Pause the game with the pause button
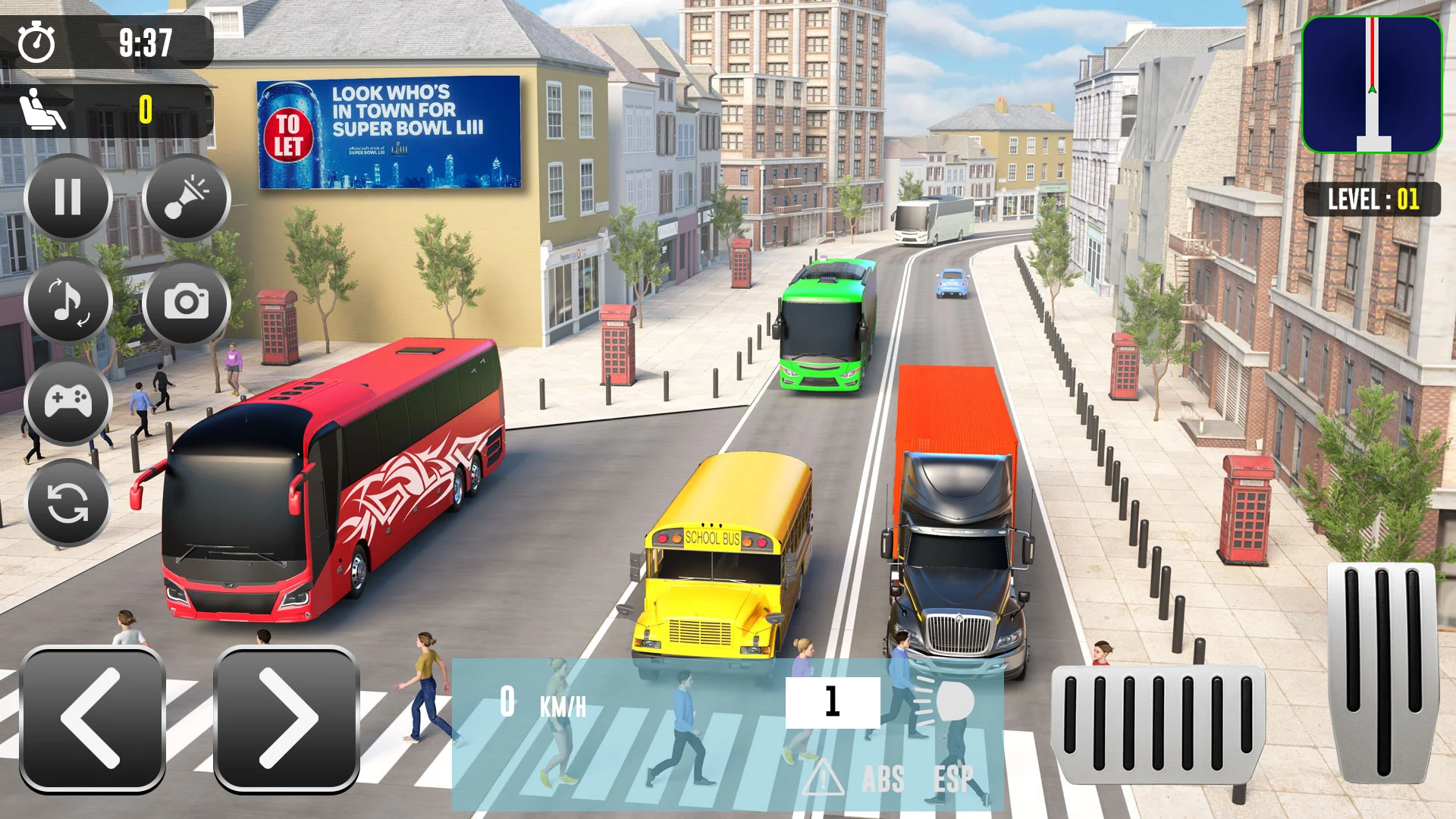The width and height of the screenshot is (1456, 819). tap(68, 198)
